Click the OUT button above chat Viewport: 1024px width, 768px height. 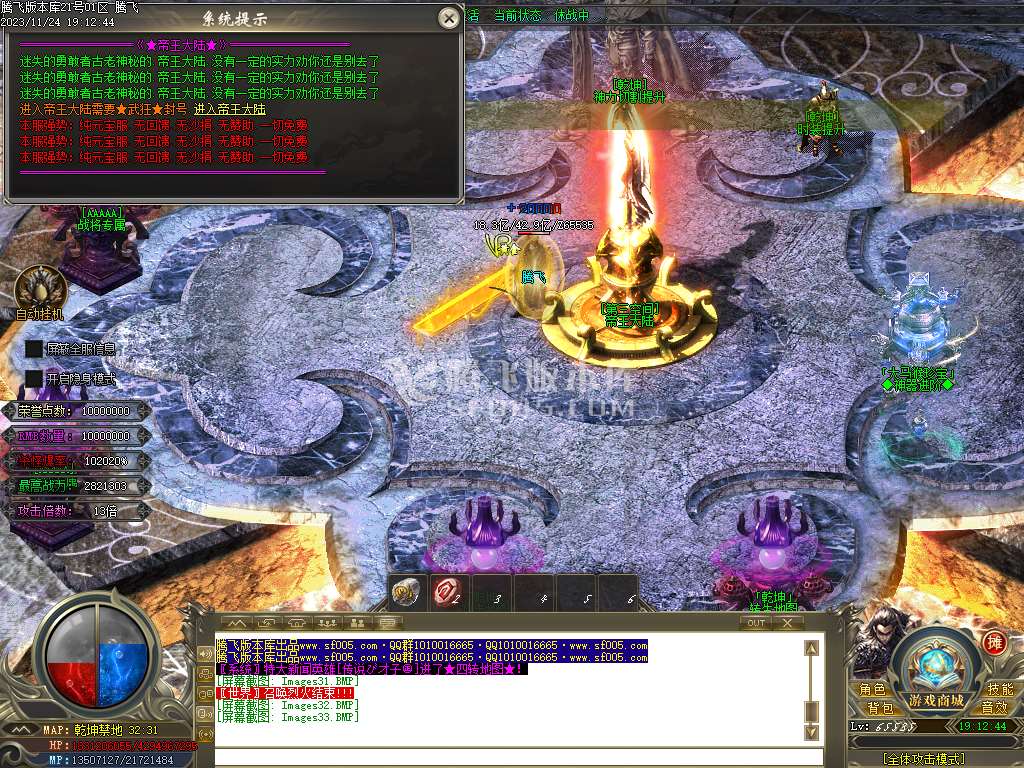757,623
